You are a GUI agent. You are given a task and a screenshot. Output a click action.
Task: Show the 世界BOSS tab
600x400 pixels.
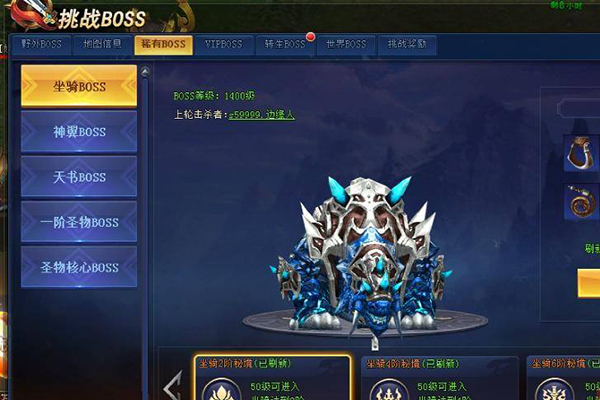[x=346, y=45]
